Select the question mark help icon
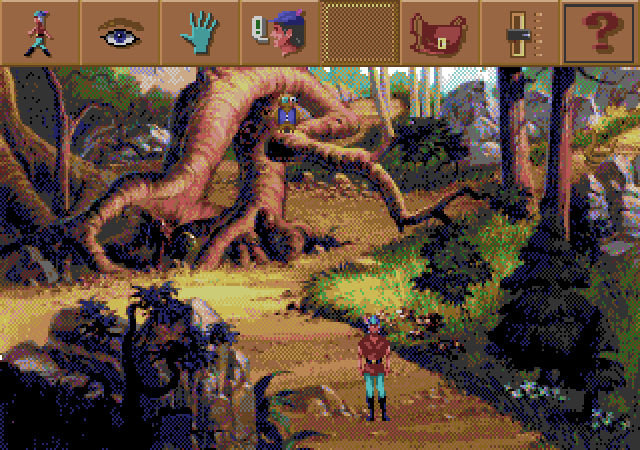This screenshot has height=450, width=640. [x=600, y=33]
